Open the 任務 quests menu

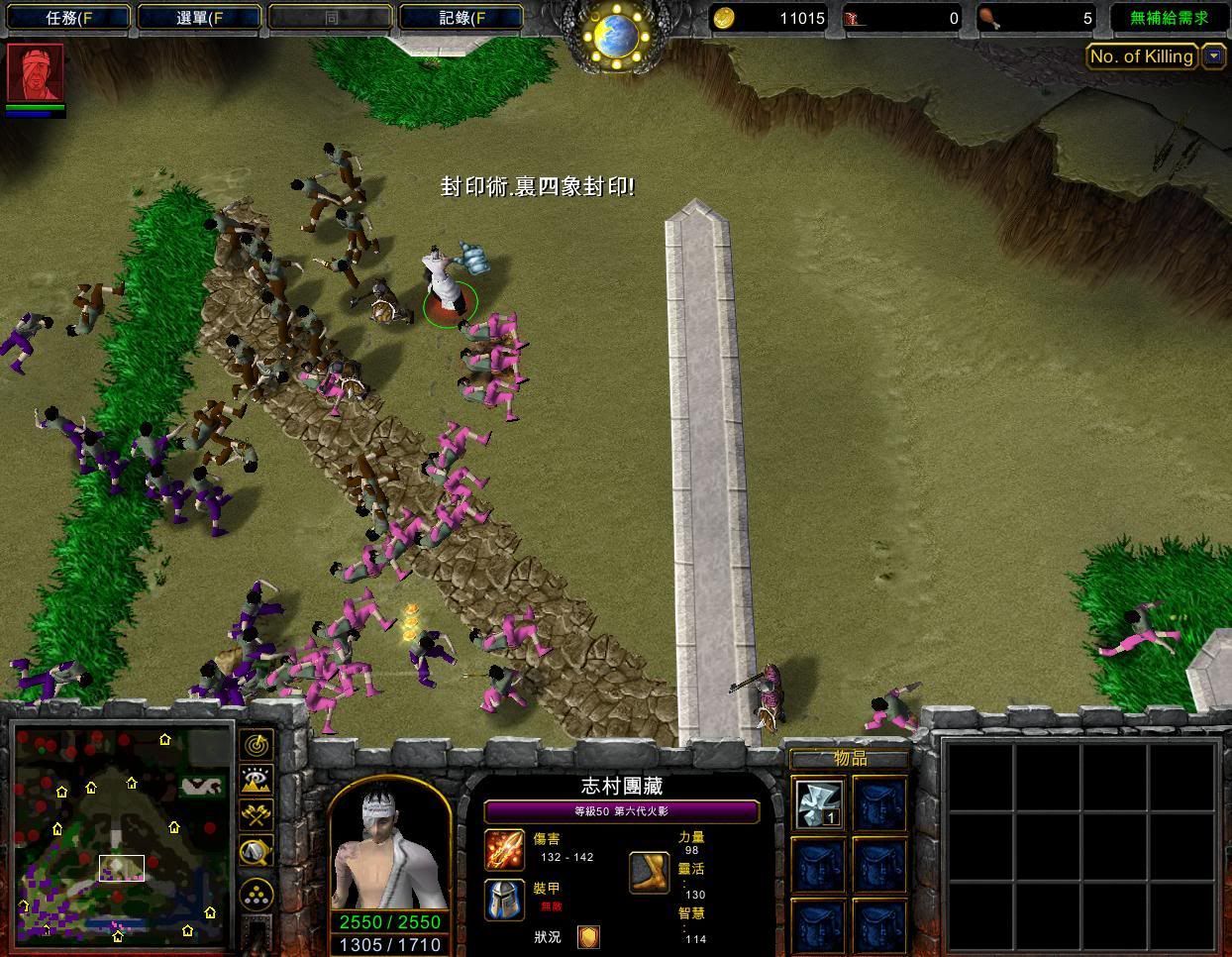[67, 17]
